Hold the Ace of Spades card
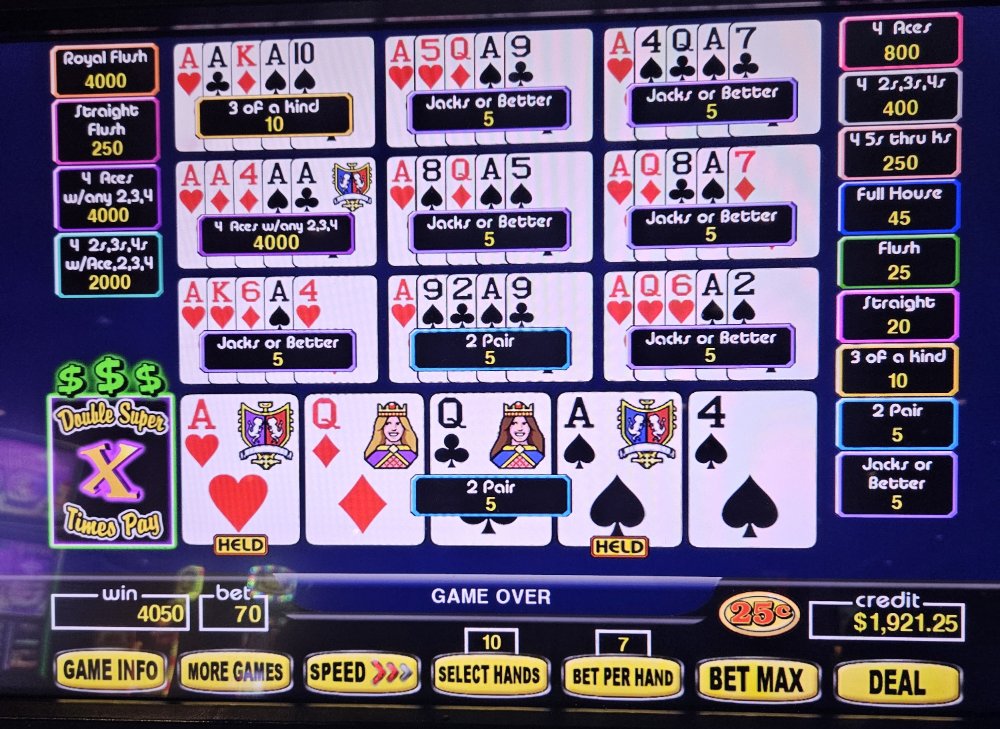1000x729 pixels. pos(618,468)
